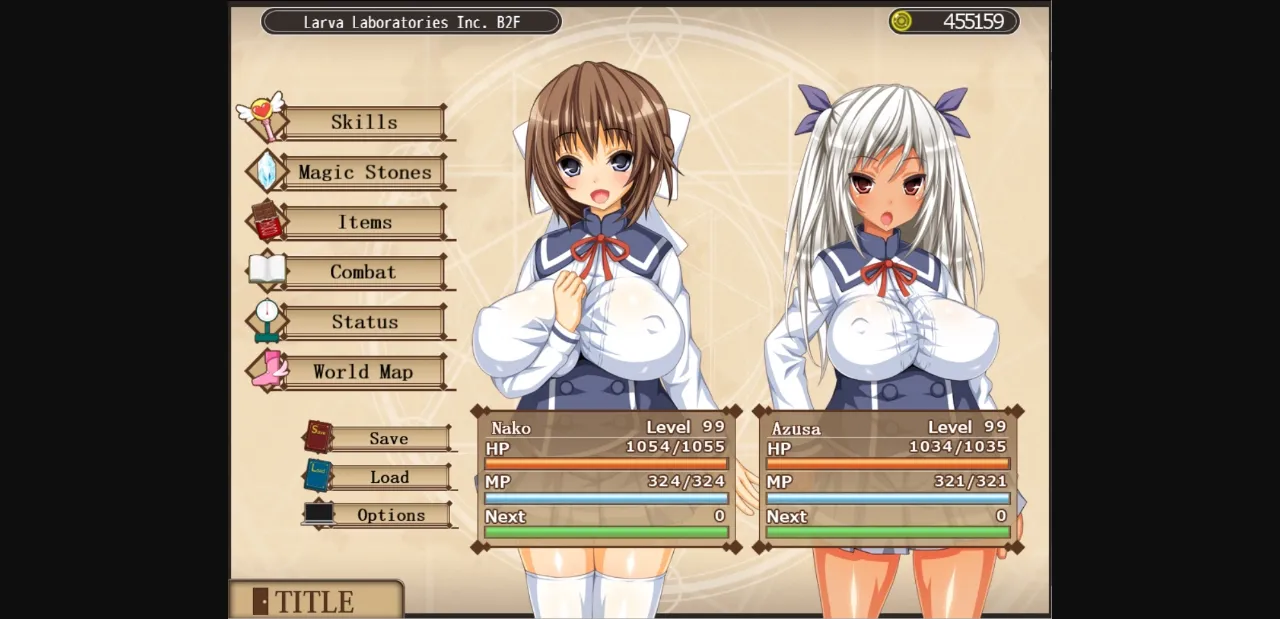1280x619 pixels.
Task: Click the open book Combat icon
Action: pyautogui.click(x=267, y=270)
